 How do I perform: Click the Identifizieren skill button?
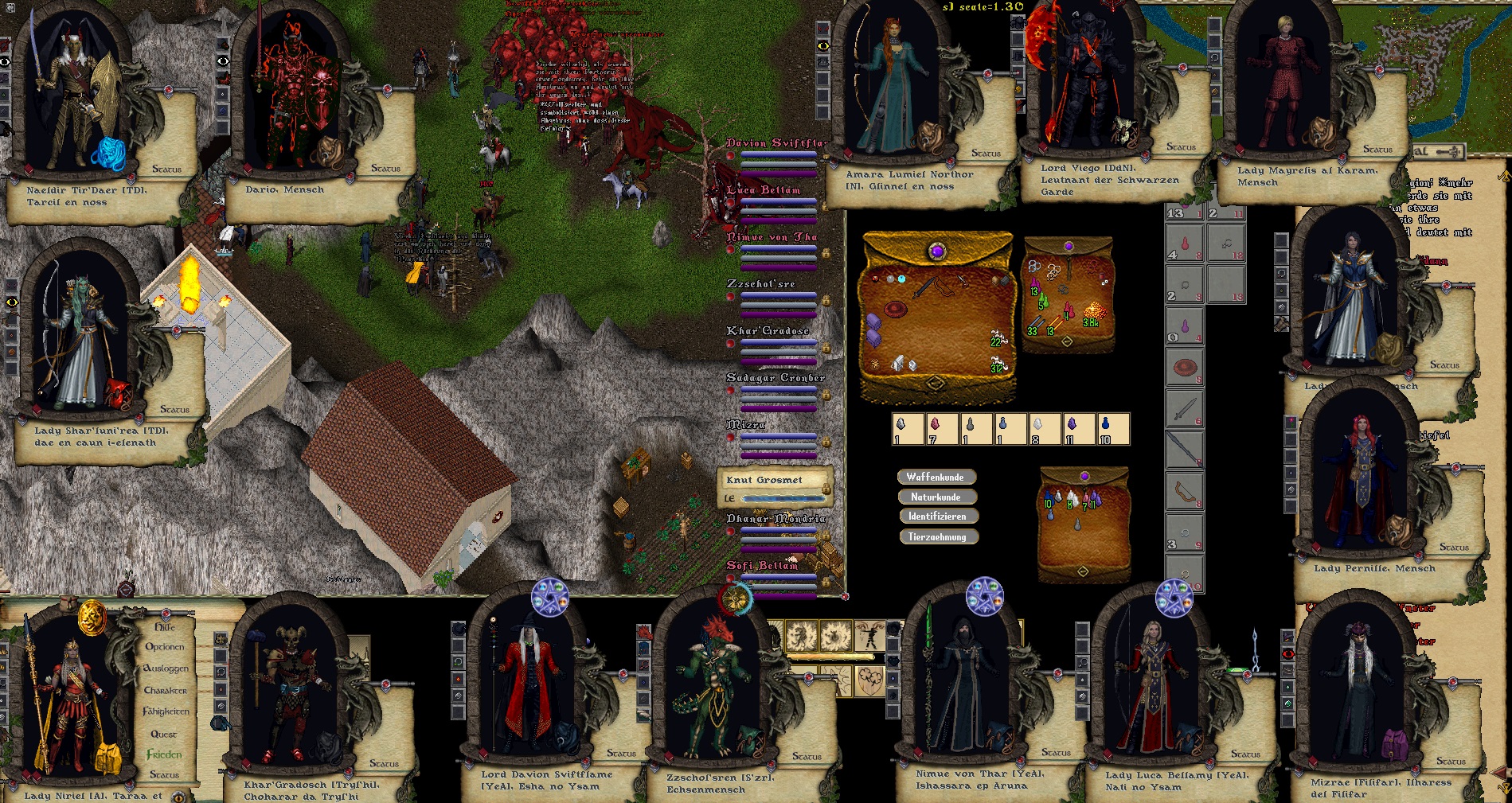[936, 516]
